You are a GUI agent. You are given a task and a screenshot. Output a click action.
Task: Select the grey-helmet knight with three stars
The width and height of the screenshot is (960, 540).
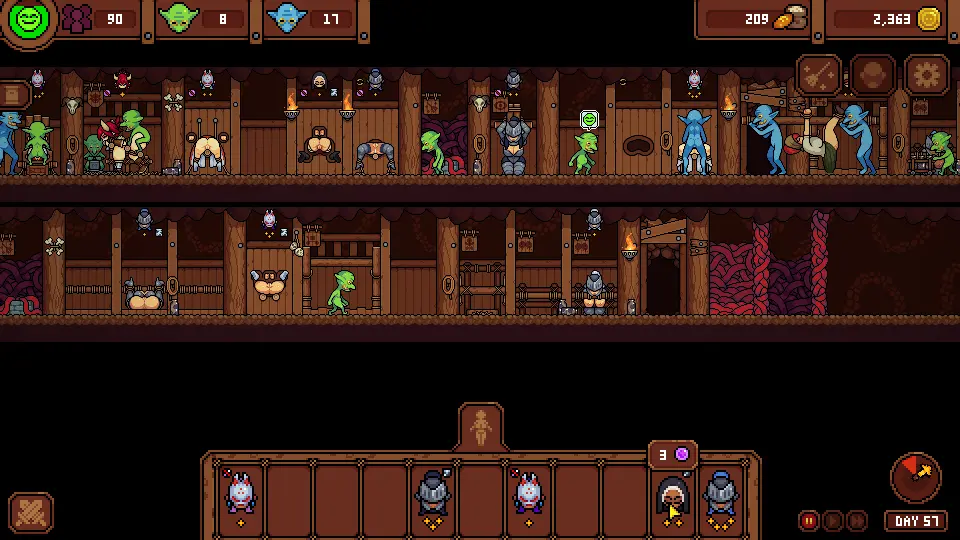(x=433, y=495)
